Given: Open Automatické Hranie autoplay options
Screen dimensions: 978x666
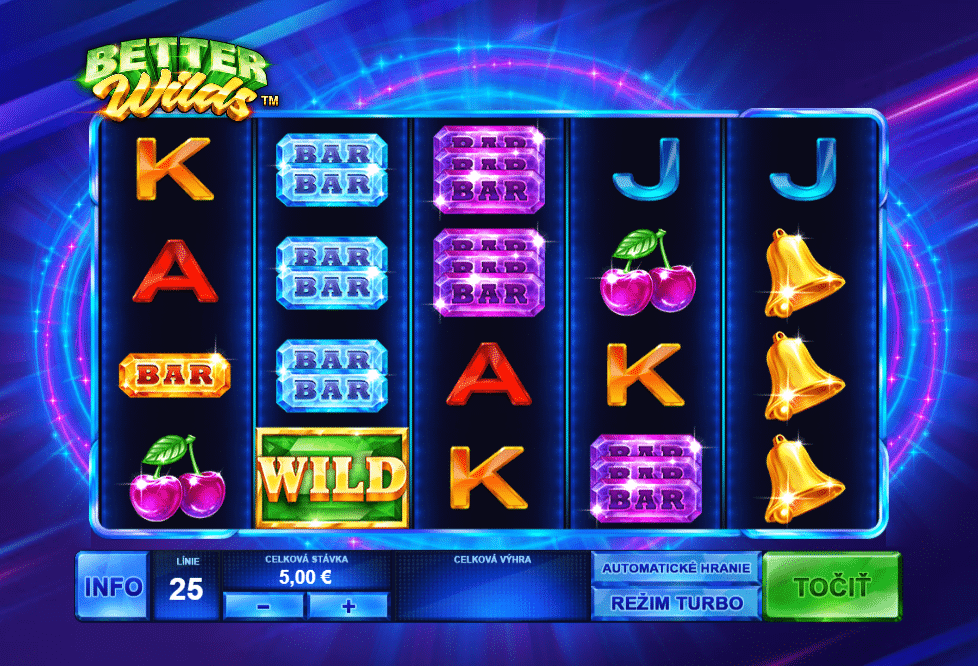Looking at the screenshot, I should 676,568.
